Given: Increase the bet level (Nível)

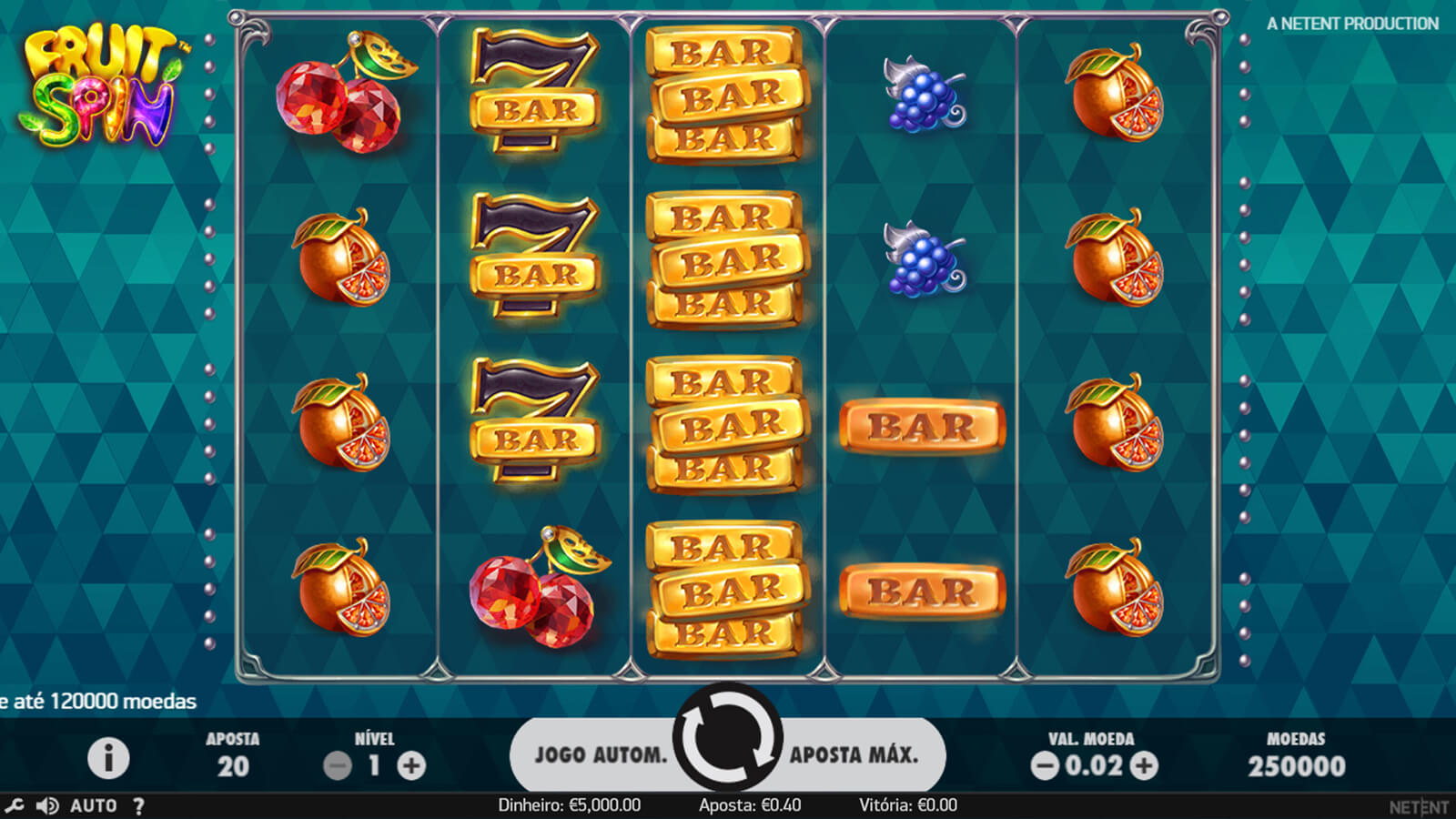Looking at the screenshot, I should click(x=411, y=766).
